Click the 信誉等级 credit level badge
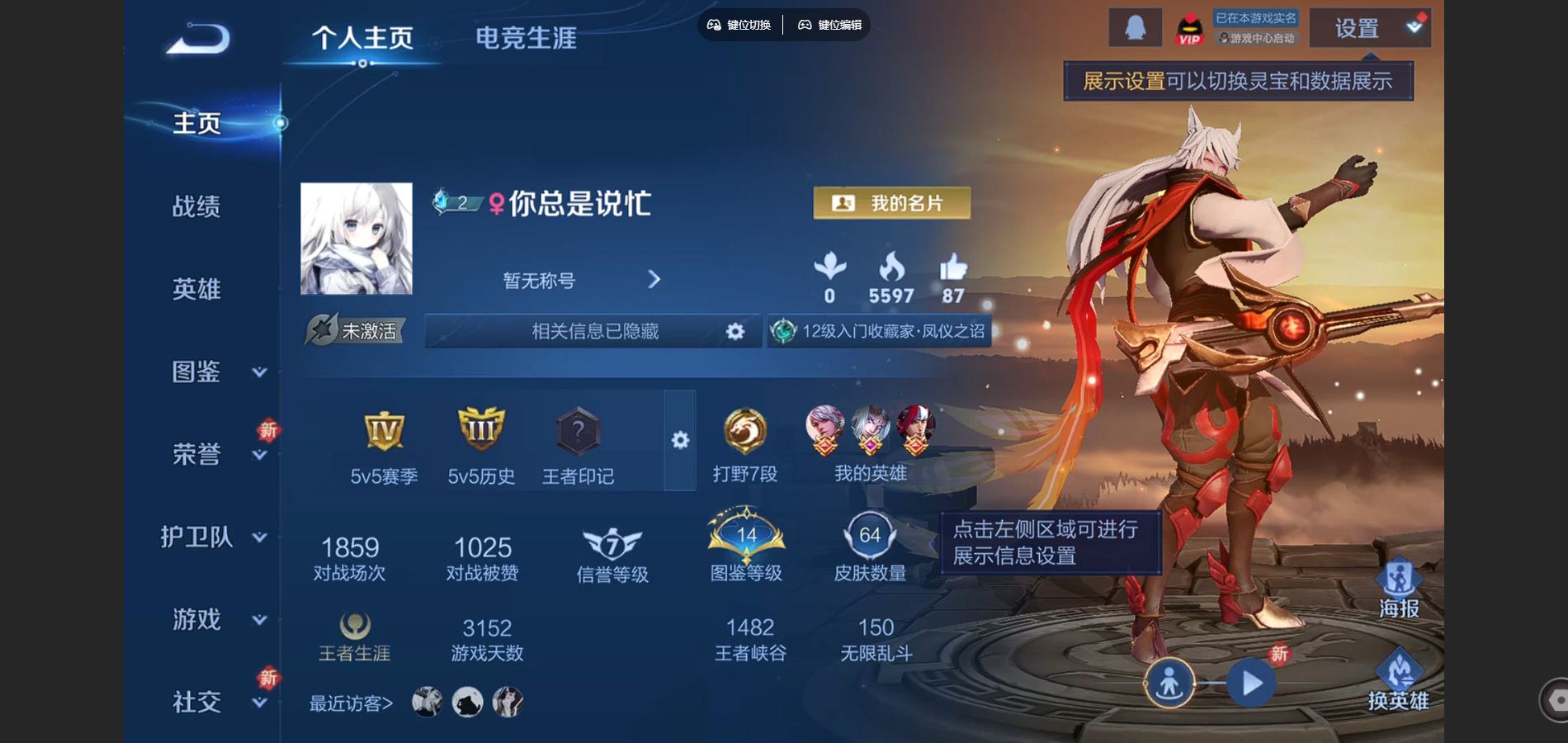This screenshot has width=1568, height=743. (x=610, y=541)
